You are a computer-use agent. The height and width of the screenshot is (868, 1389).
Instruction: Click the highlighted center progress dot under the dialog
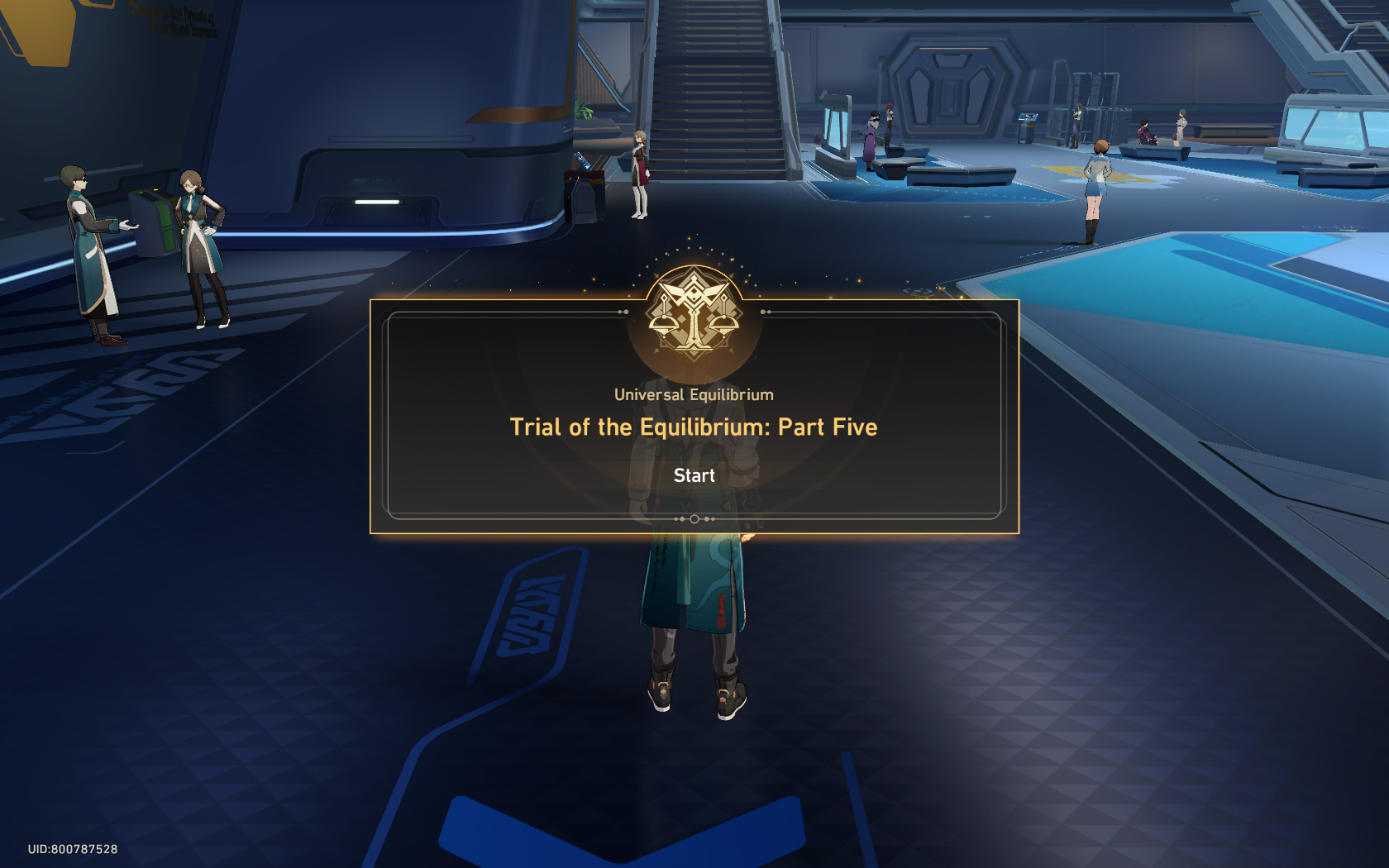[694, 519]
